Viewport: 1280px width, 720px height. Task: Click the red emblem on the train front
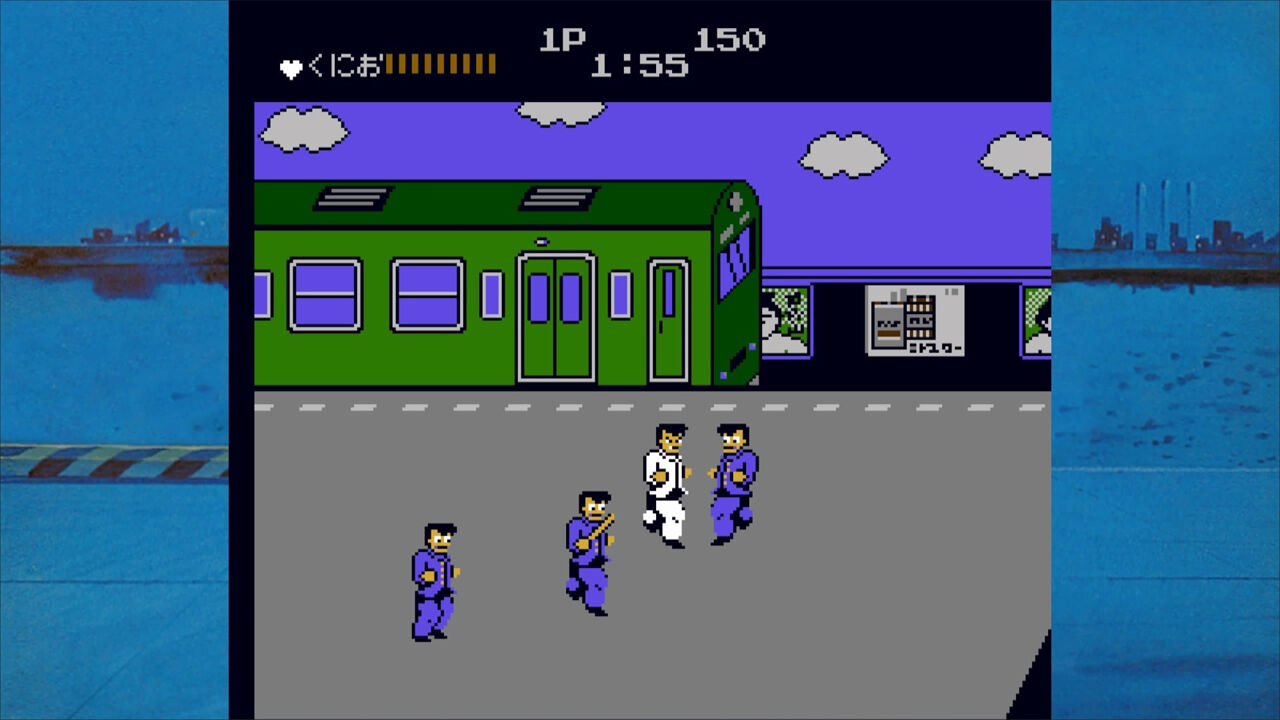pos(737,196)
